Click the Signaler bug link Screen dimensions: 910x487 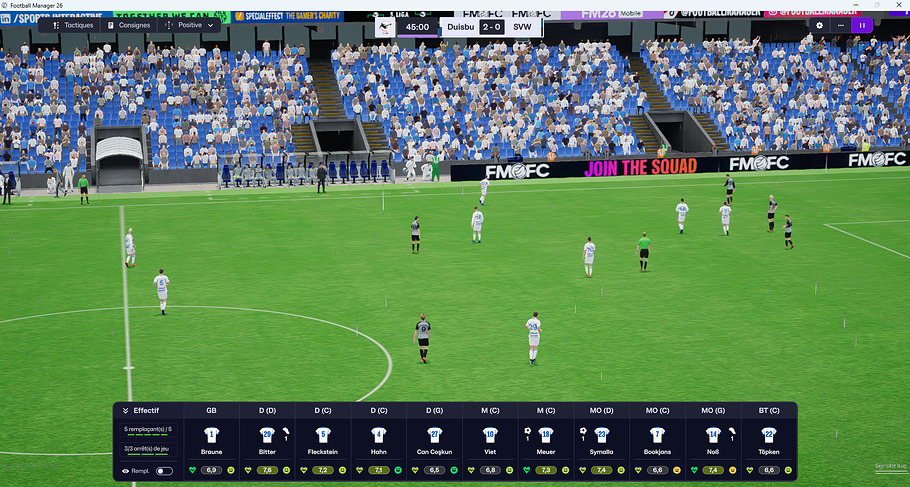[890, 467]
